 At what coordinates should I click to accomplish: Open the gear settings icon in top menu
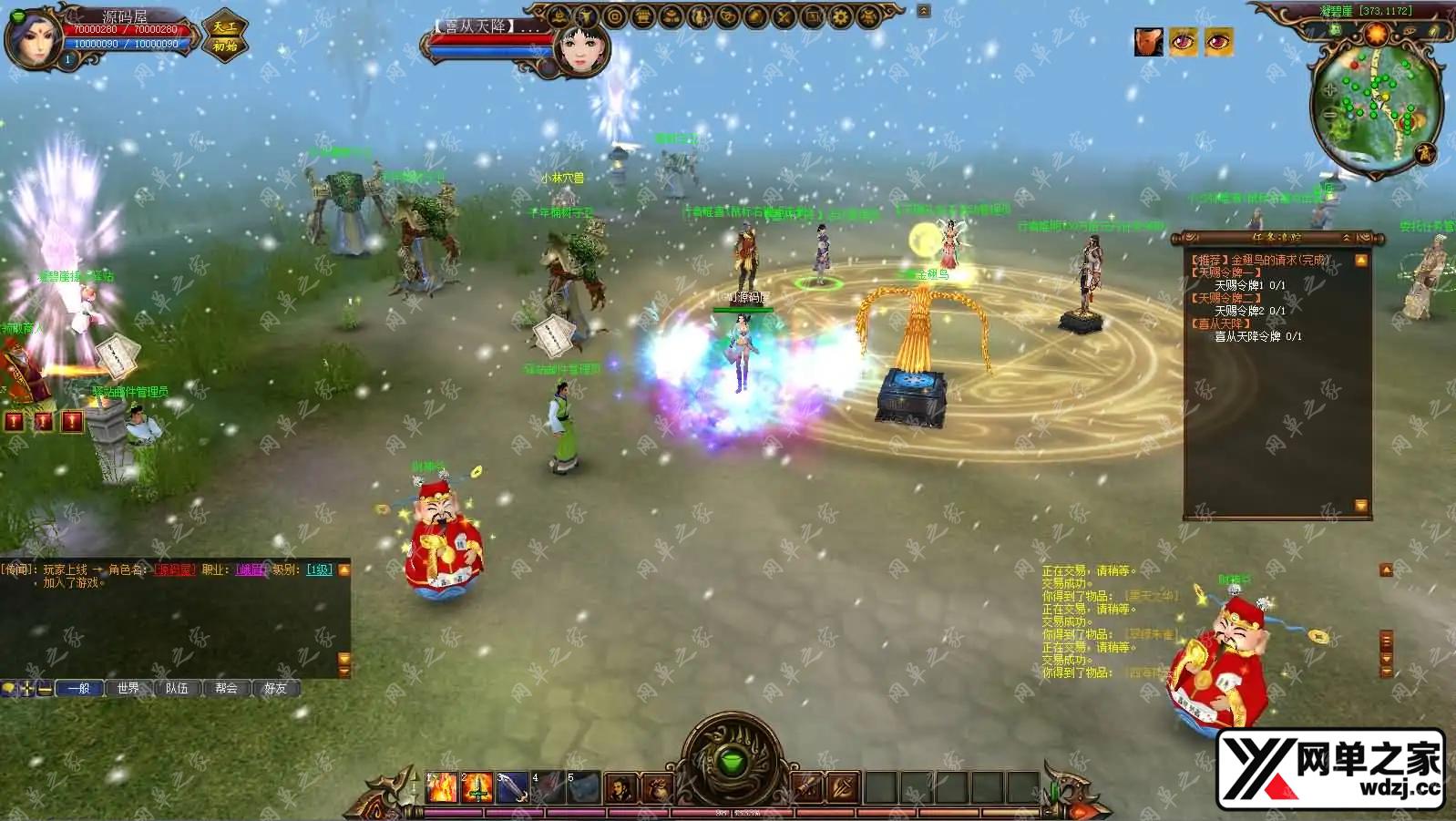[840, 16]
